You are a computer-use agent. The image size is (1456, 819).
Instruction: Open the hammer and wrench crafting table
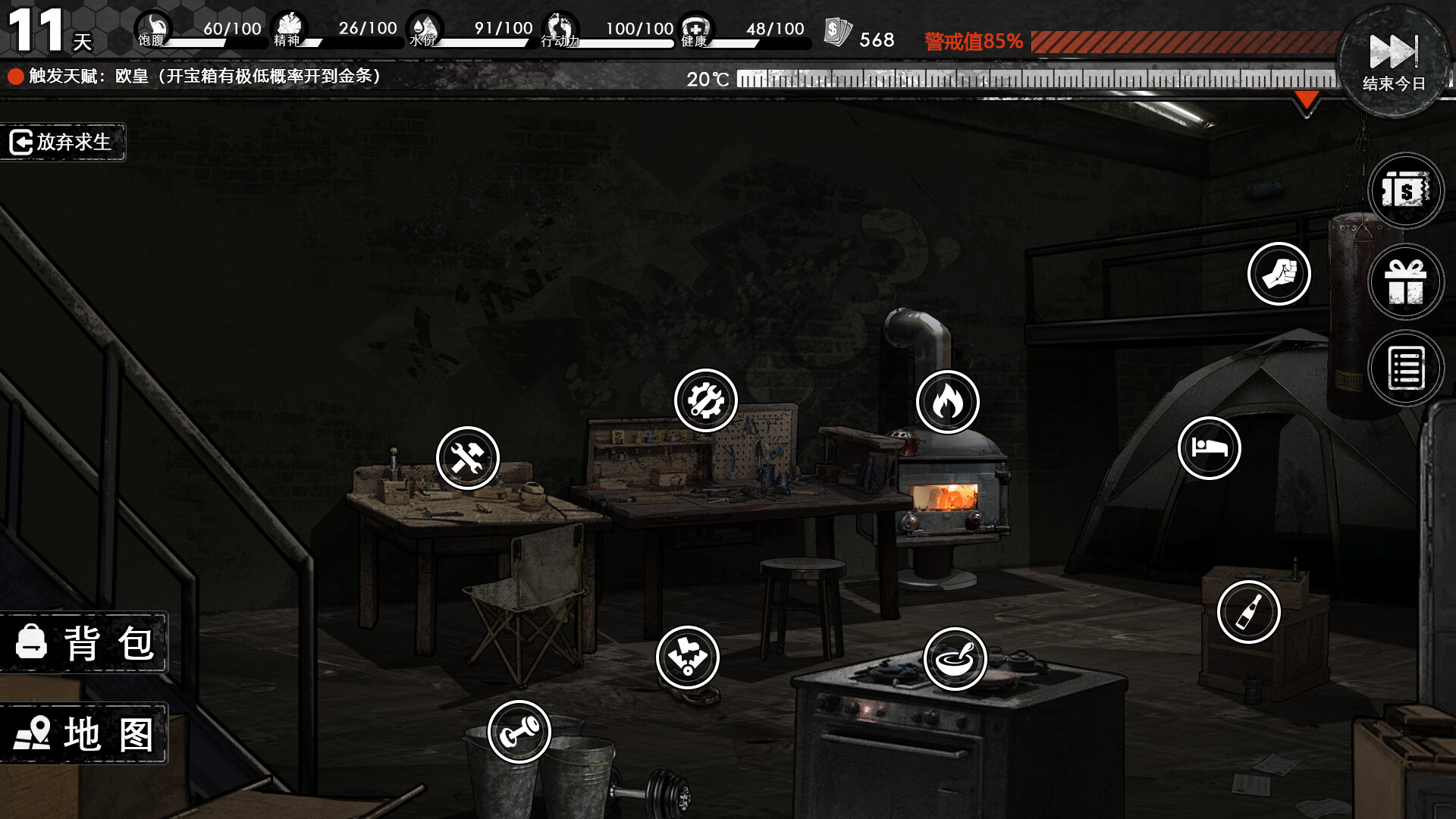[x=468, y=458]
